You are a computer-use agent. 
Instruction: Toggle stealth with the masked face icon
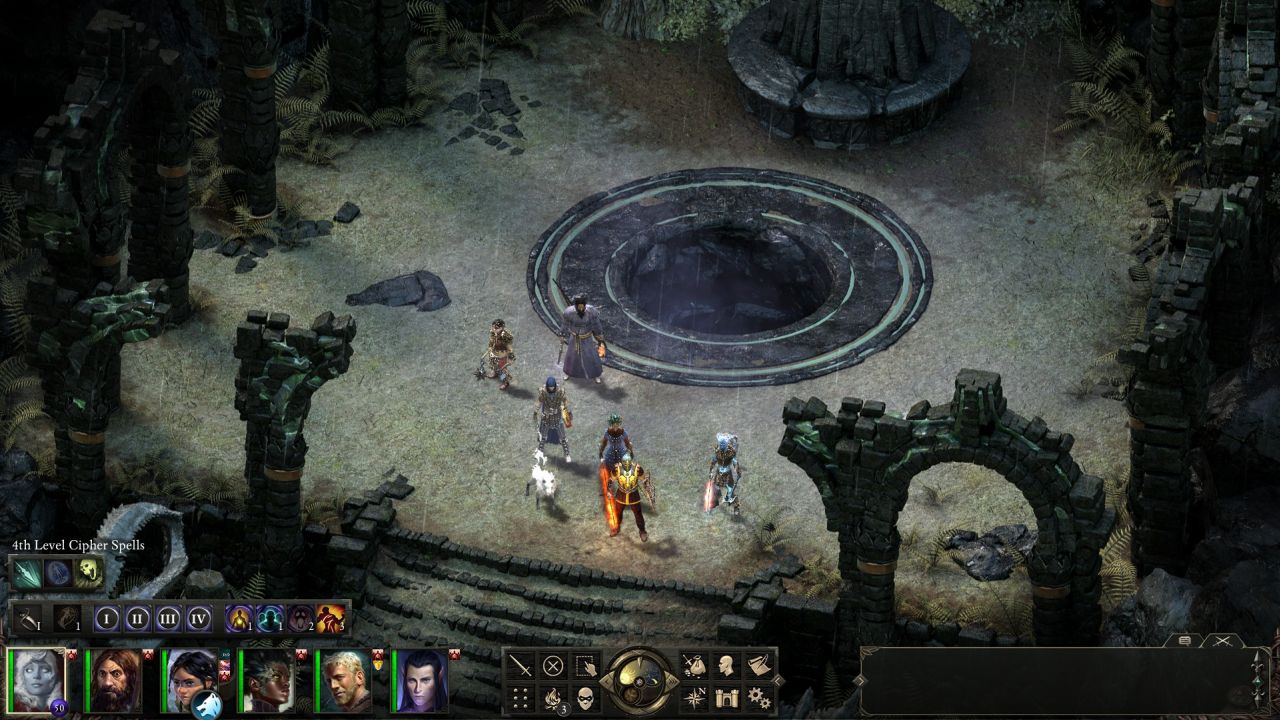tap(586, 697)
